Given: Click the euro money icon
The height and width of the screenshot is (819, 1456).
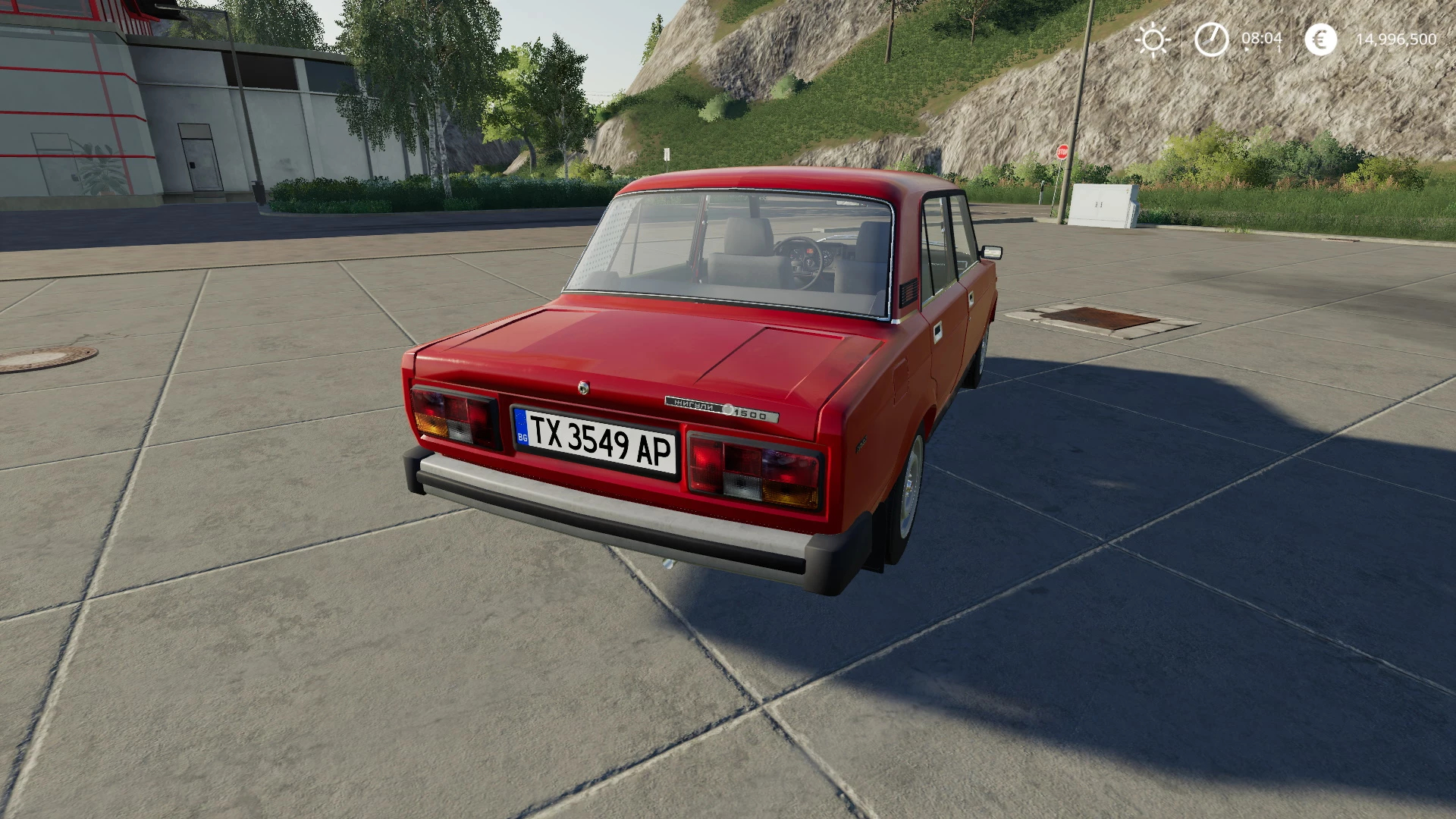Looking at the screenshot, I should [x=1320, y=39].
